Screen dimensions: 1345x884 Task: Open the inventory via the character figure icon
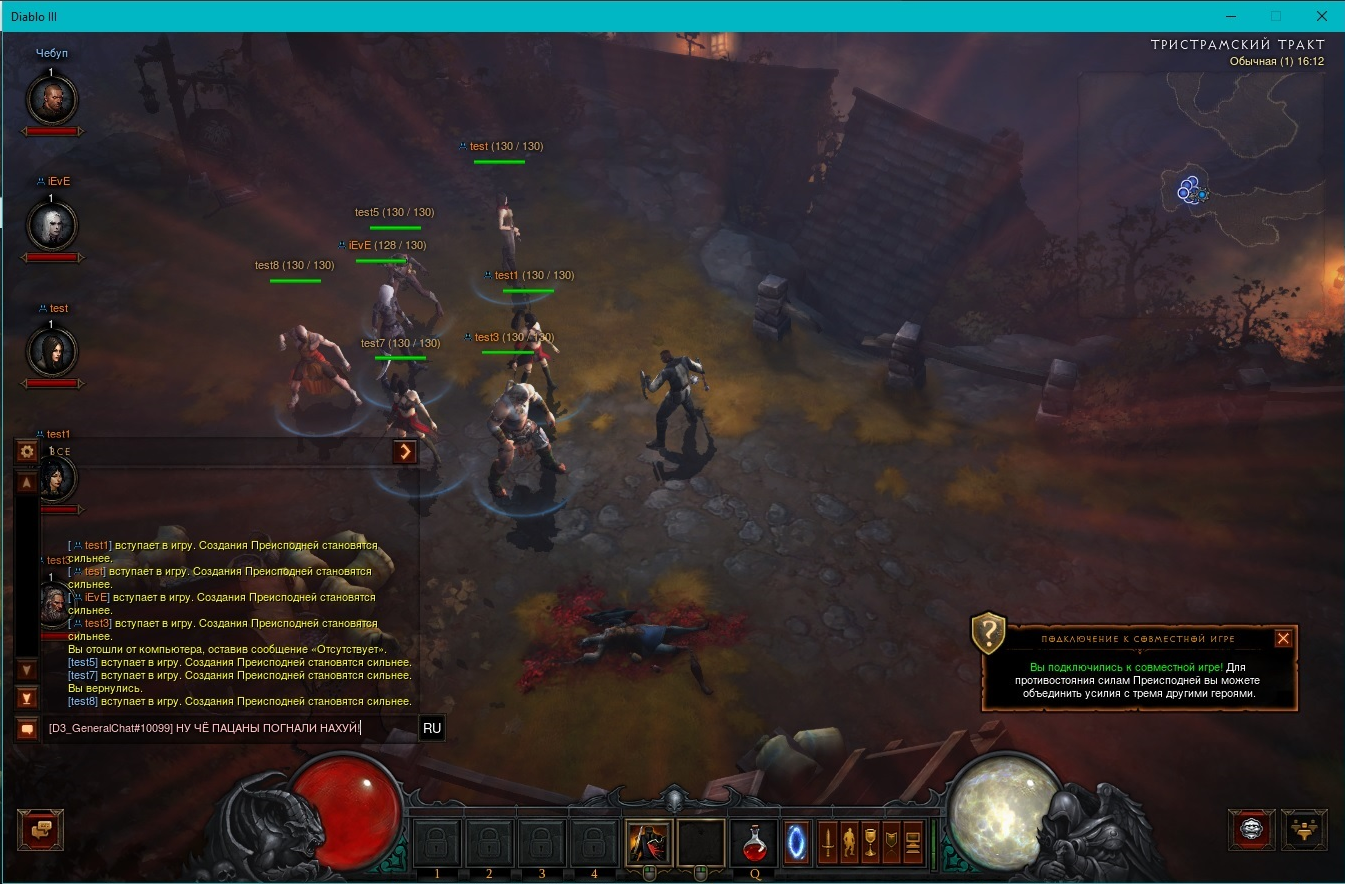[849, 843]
